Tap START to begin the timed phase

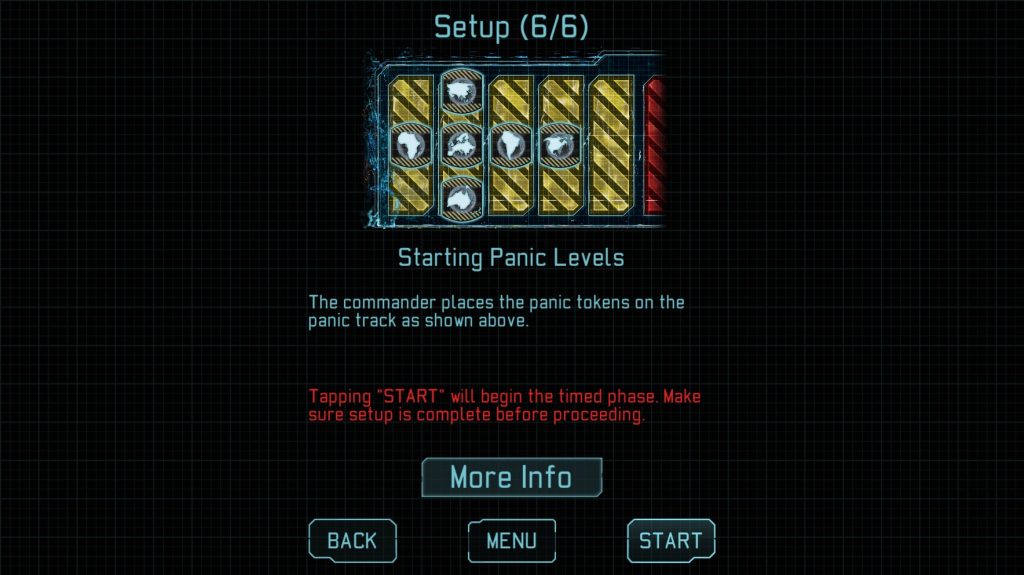click(670, 541)
